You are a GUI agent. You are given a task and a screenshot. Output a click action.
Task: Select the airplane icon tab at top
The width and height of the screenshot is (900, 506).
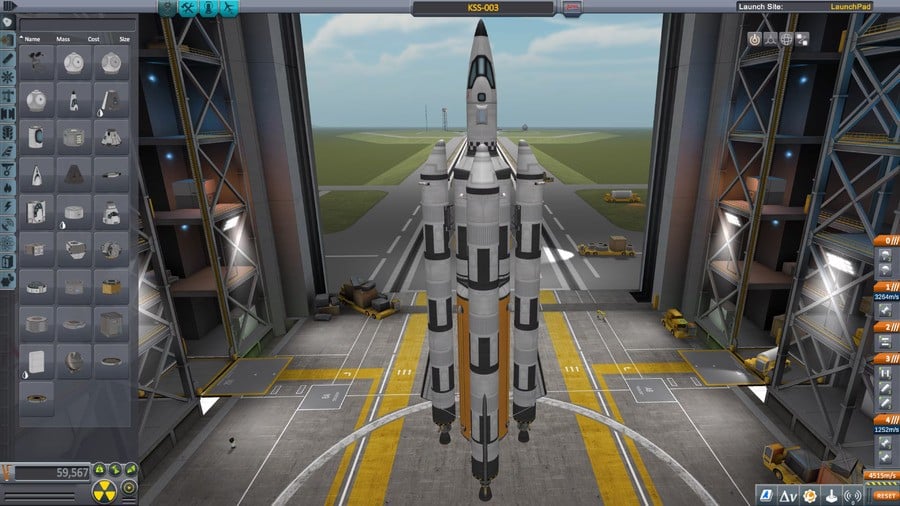coord(230,8)
